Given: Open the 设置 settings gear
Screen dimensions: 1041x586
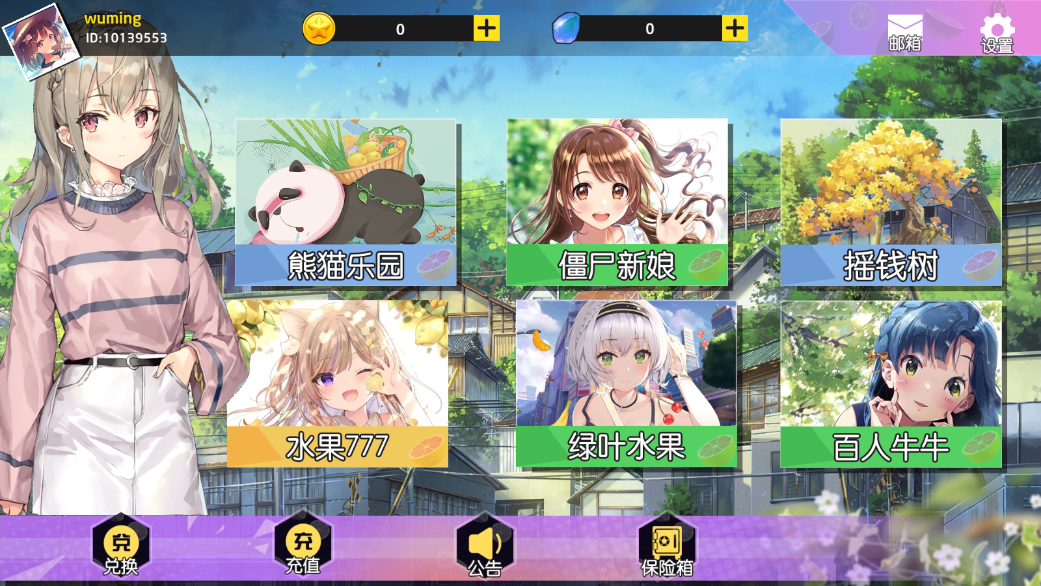Looking at the screenshot, I should (x=997, y=32).
